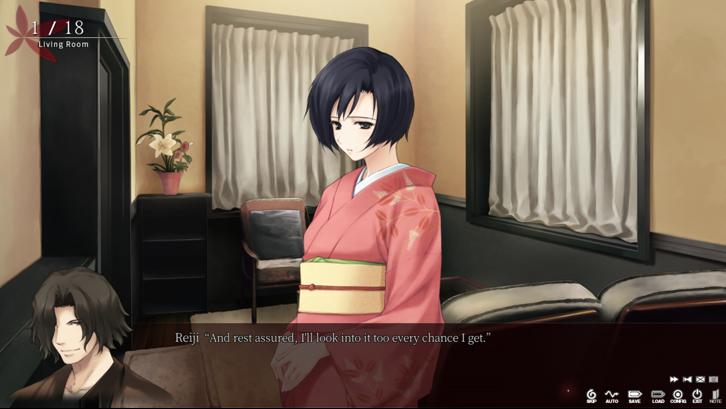
Task: Click the Exit power icon
Action: click(697, 395)
